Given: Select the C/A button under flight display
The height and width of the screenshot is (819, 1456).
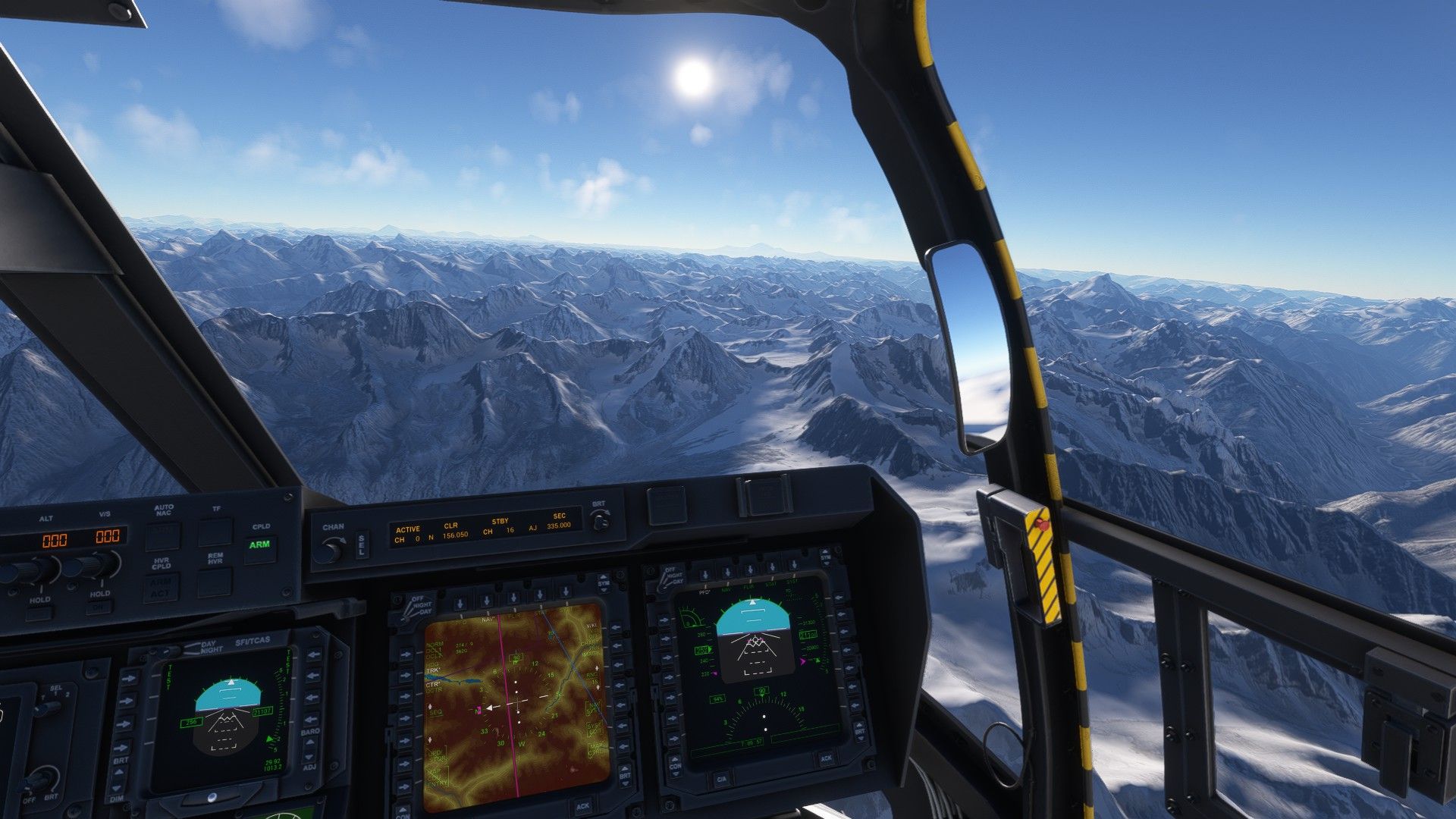Looking at the screenshot, I should pyautogui.click(x=721, y=779).
